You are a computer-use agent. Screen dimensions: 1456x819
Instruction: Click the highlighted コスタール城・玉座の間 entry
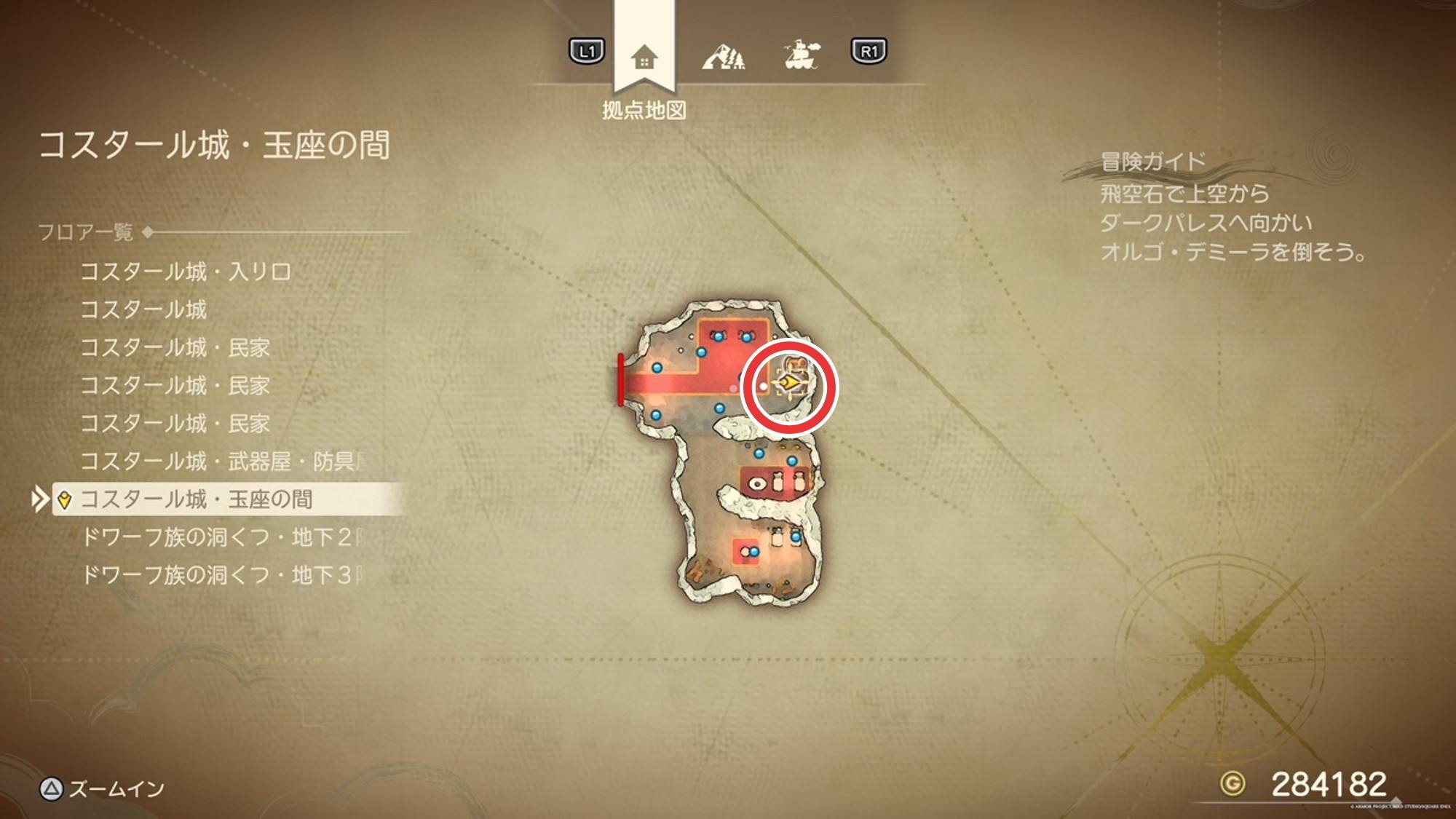[x=197, y=499]
